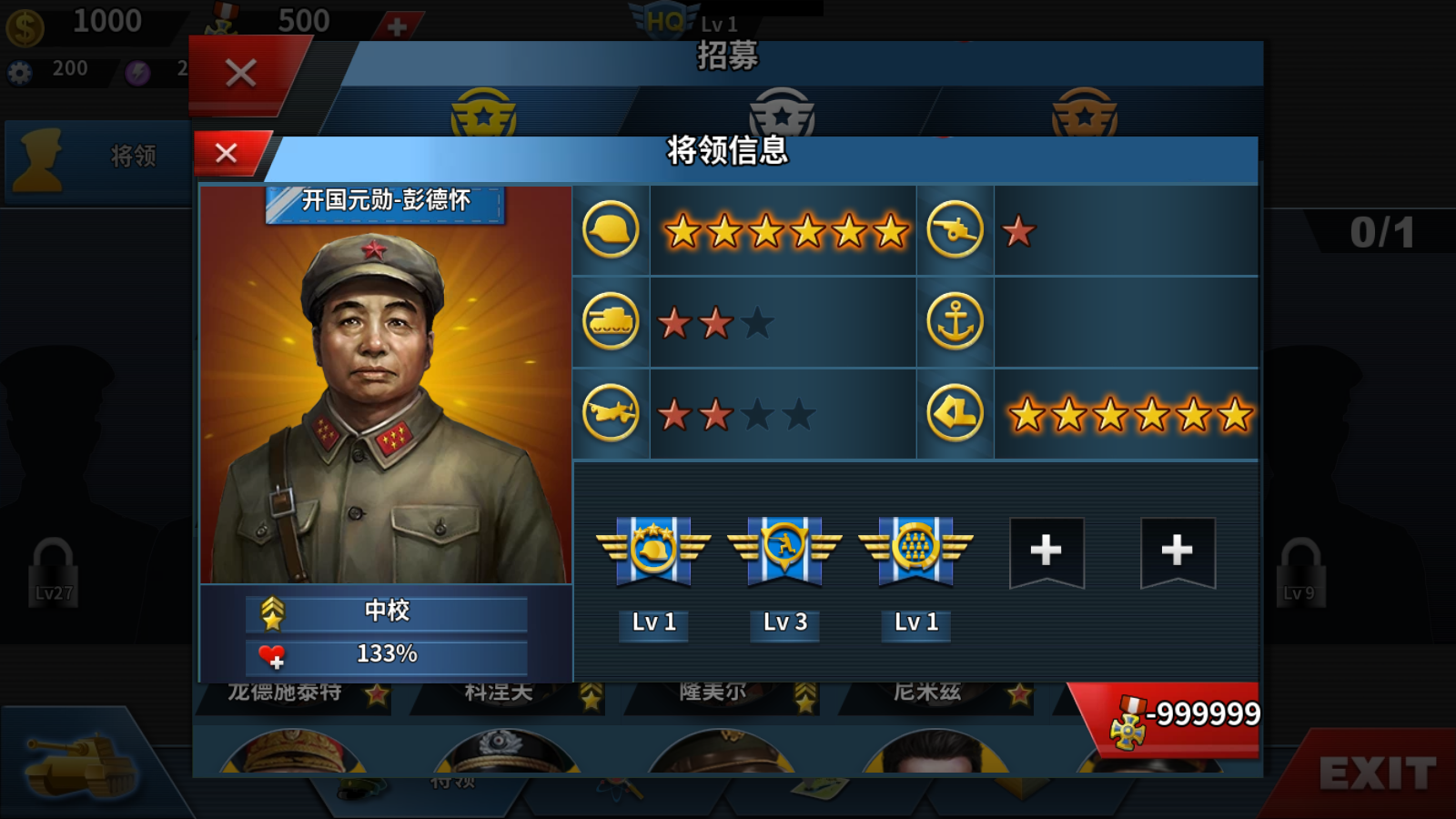The image size is (1456, 819).
Task: Select the tank stat icon
Action: 610,320
